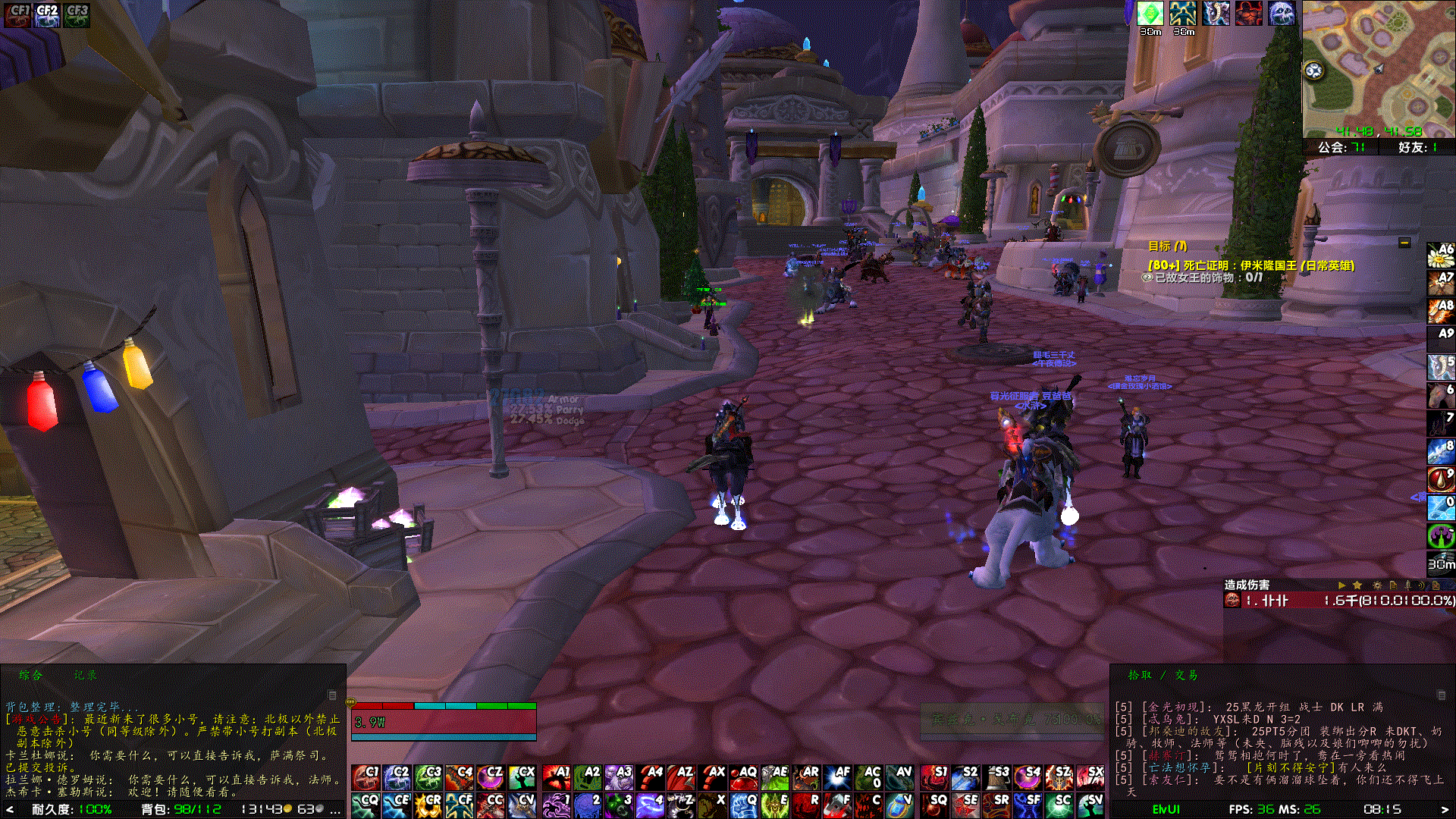Switch to the 记录 chat tab
Screen dimensions: 1456x819
[x=86, y=674]
